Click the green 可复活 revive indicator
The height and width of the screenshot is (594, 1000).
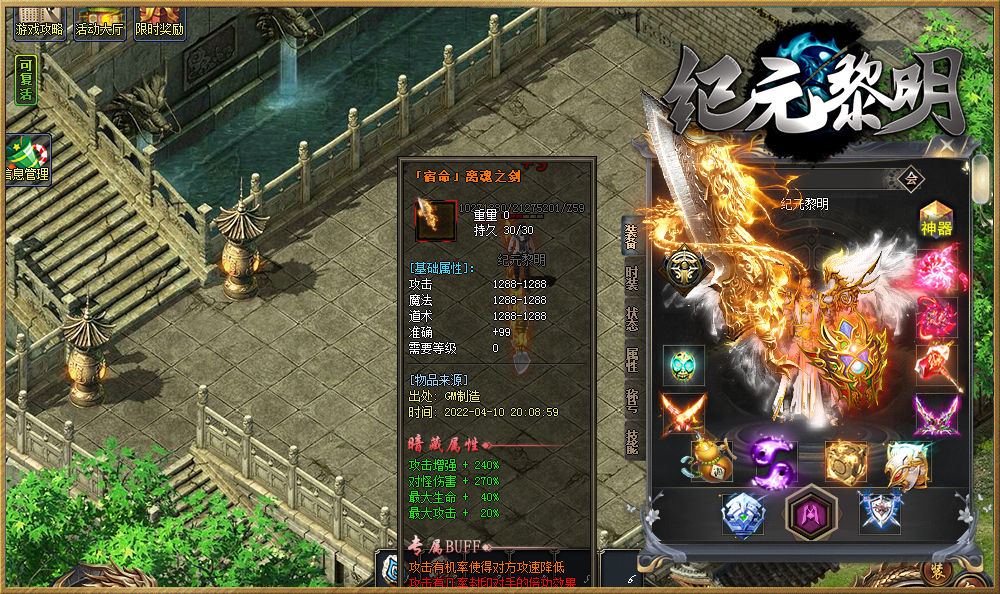click(25, 80)
